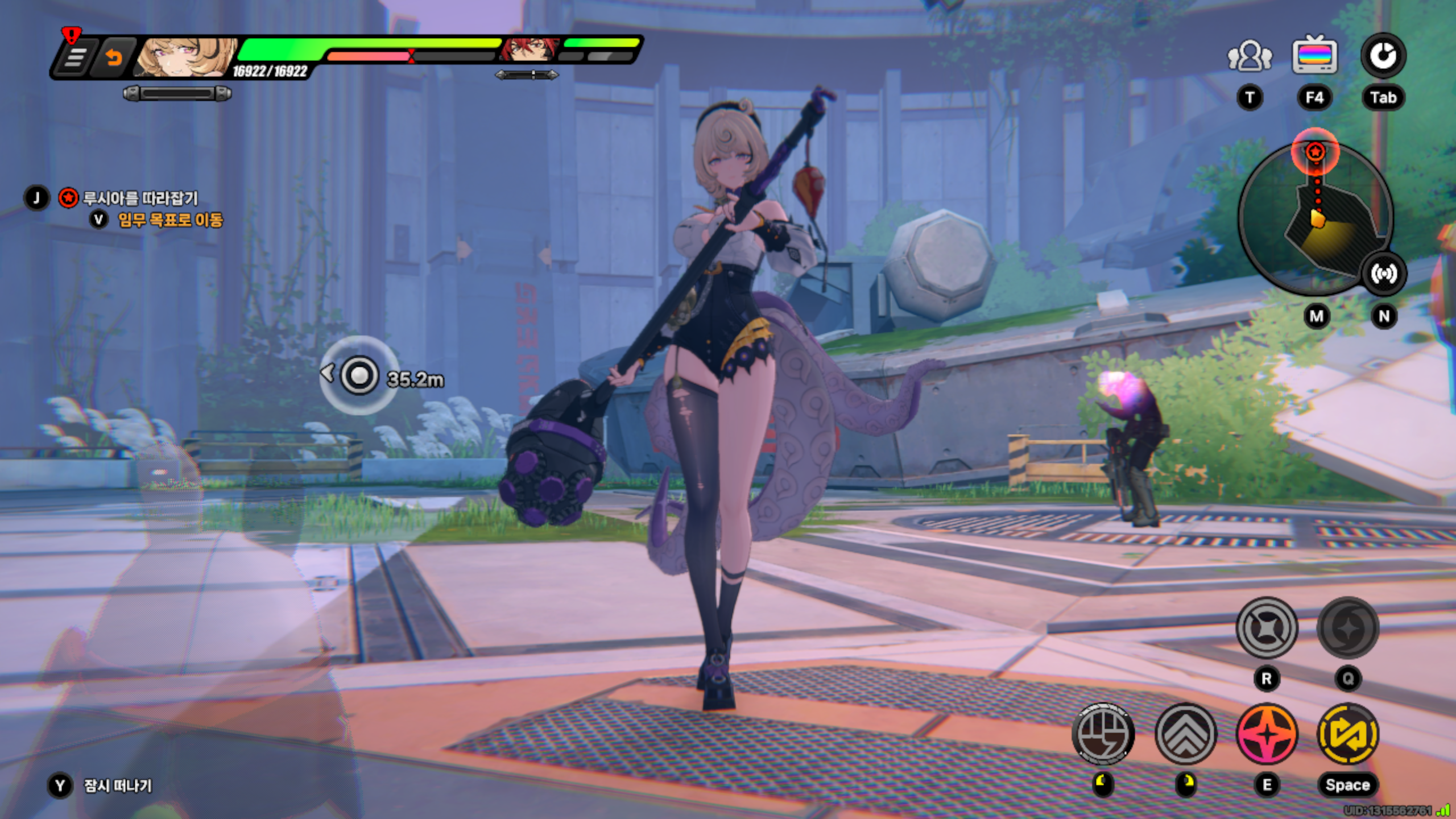Click the 잠시 떠나기 leave option
Viewport: 1456px width, 819px height.
(118, 785)
